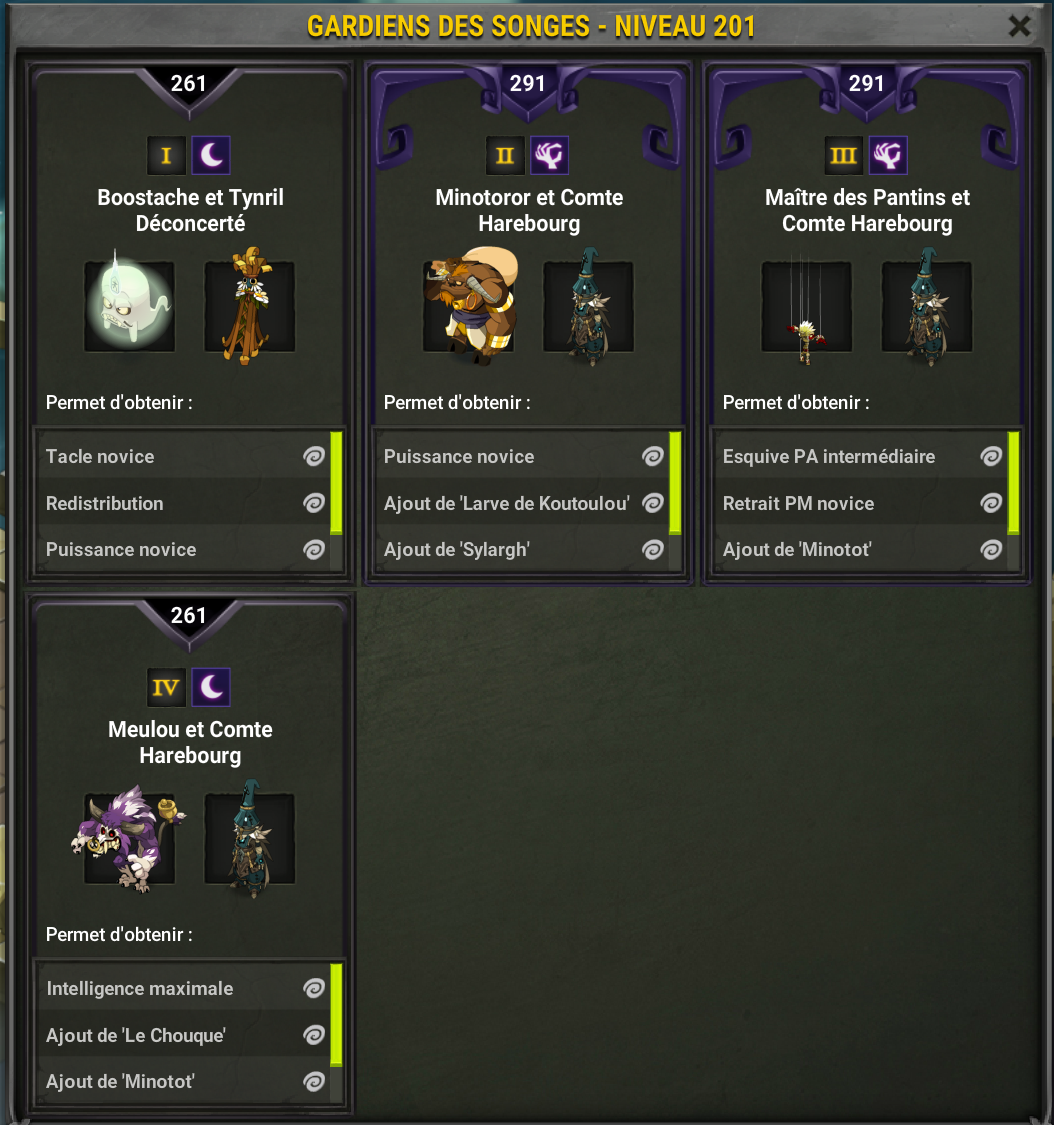Pick the Maître des Pantins guardian card

click(x=867, y=211)
